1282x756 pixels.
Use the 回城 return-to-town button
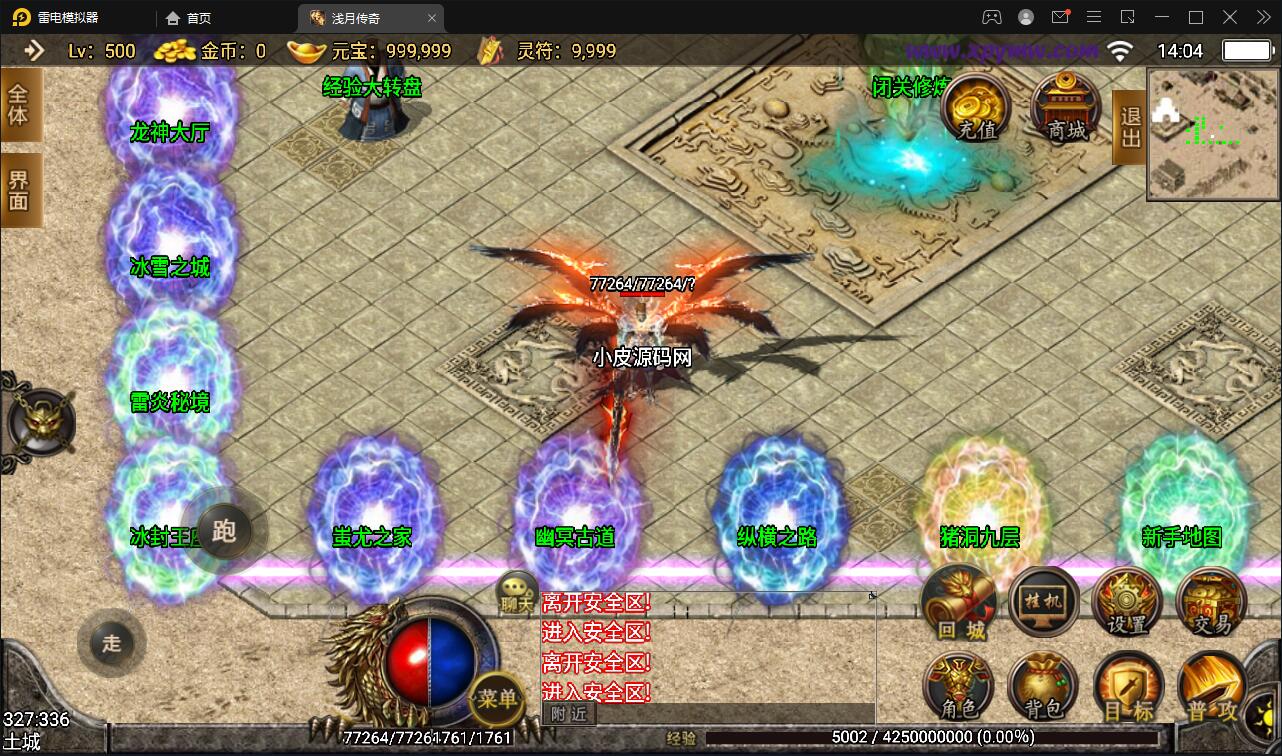point(960,603)
